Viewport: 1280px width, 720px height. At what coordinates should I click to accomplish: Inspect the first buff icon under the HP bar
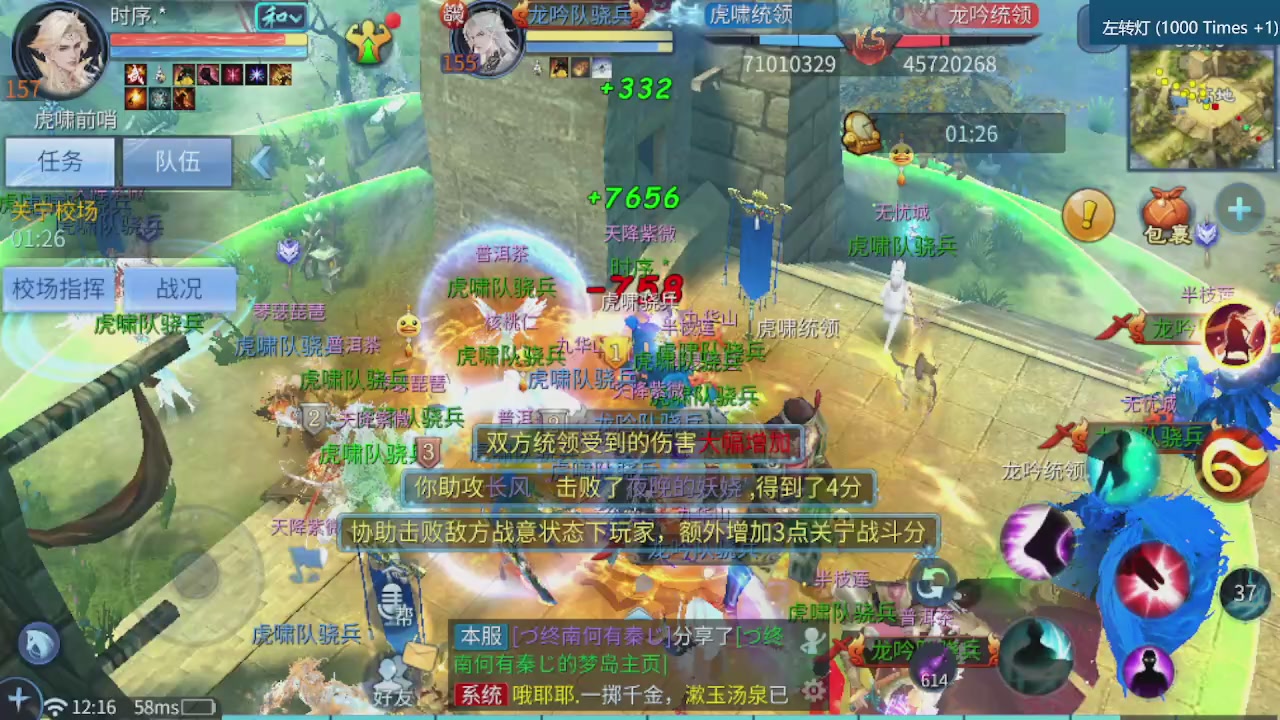click(135, 73)
